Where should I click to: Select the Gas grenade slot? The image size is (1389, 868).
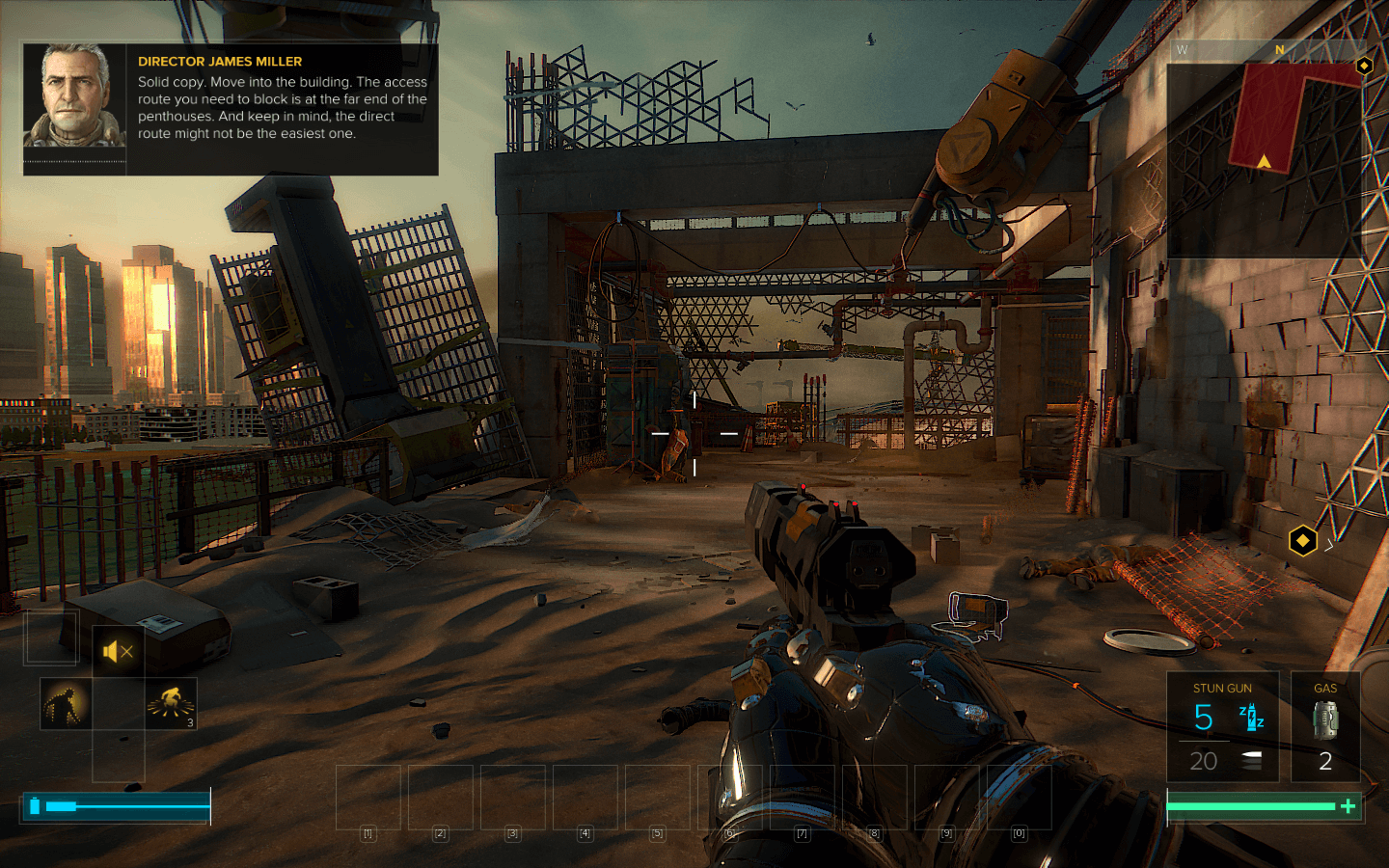click(x=1325, y=726)
